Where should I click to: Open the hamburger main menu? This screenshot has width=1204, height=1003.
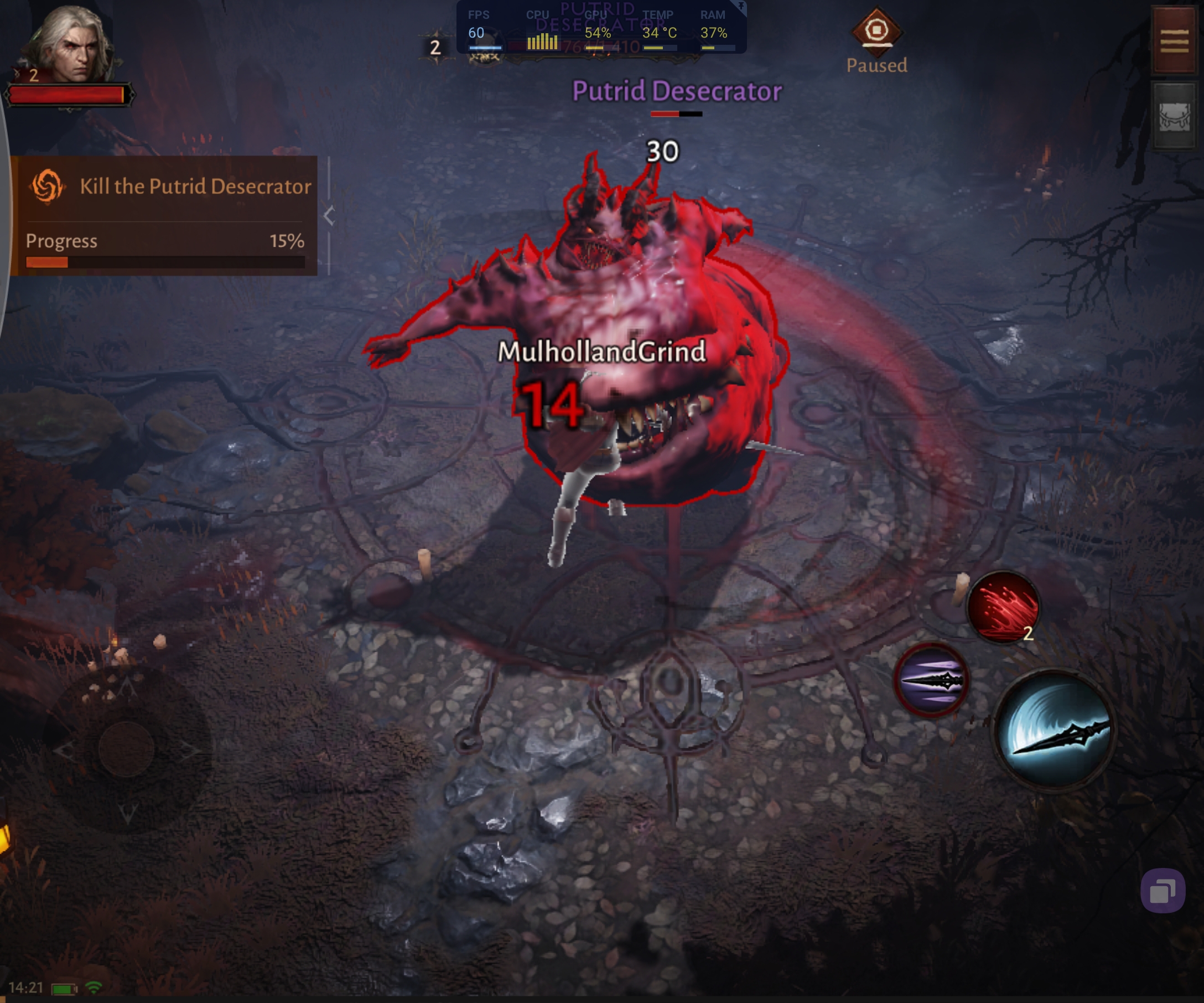point(1174,40)
